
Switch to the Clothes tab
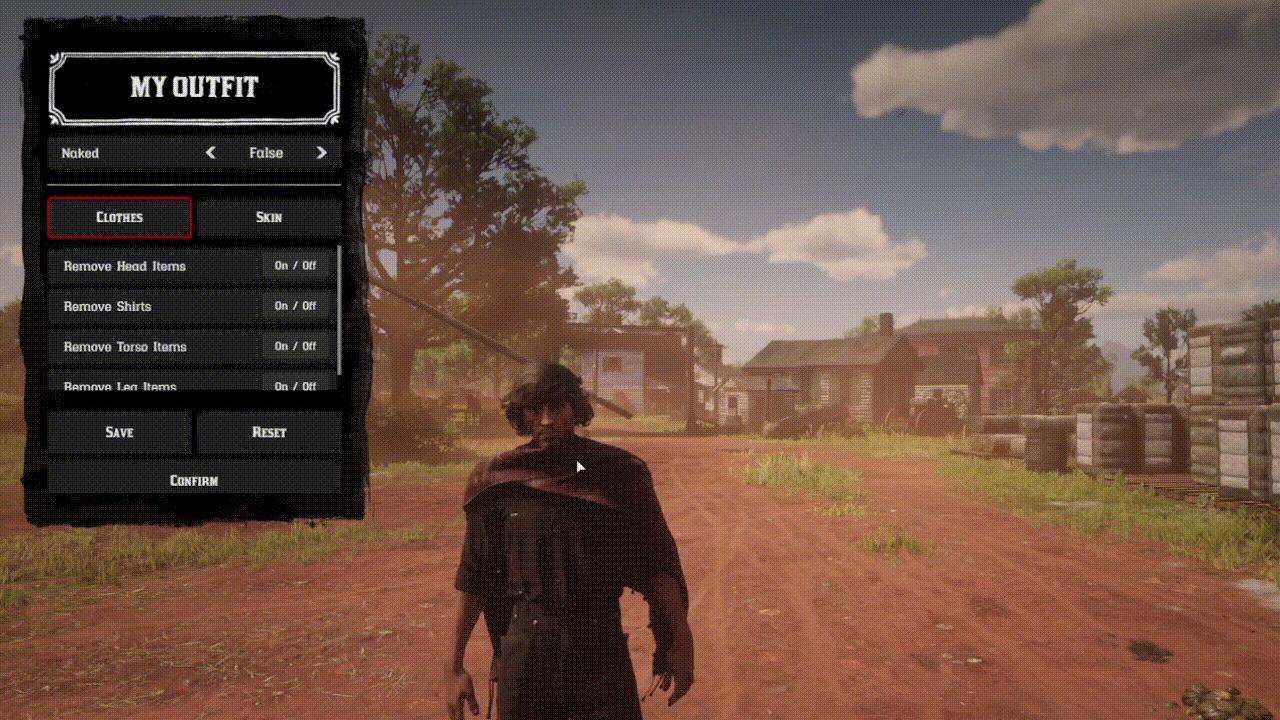click(x=119, y=217)
